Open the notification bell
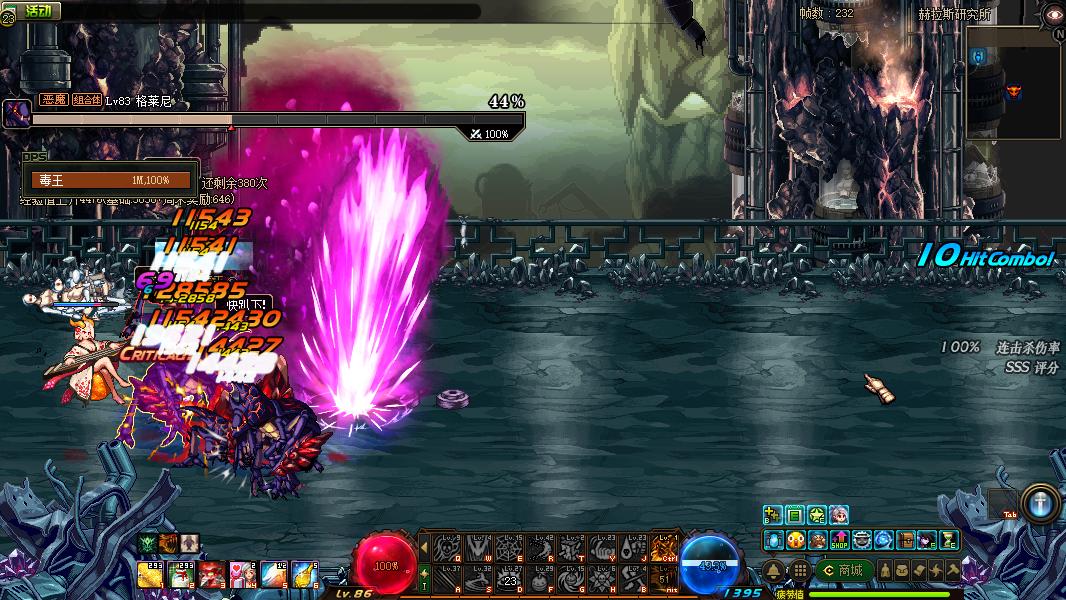 774,570
